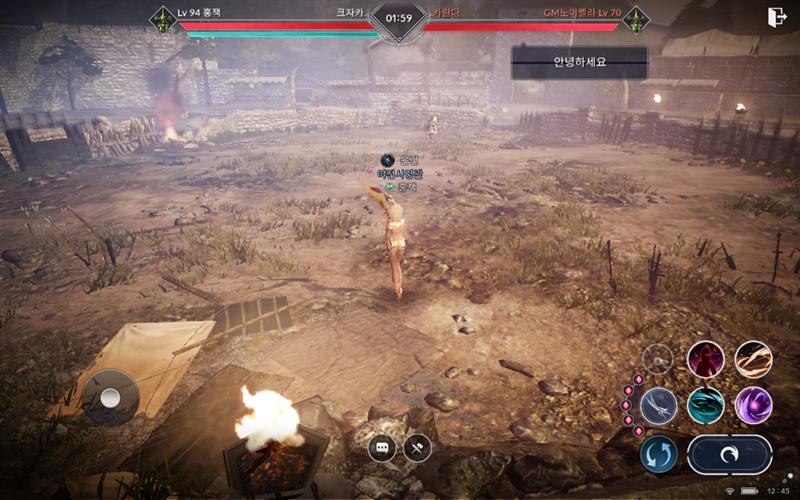This screenshot has width=800, height=500.
Task: Use the orange swirling slash skill
Action: tap(753, 359)
